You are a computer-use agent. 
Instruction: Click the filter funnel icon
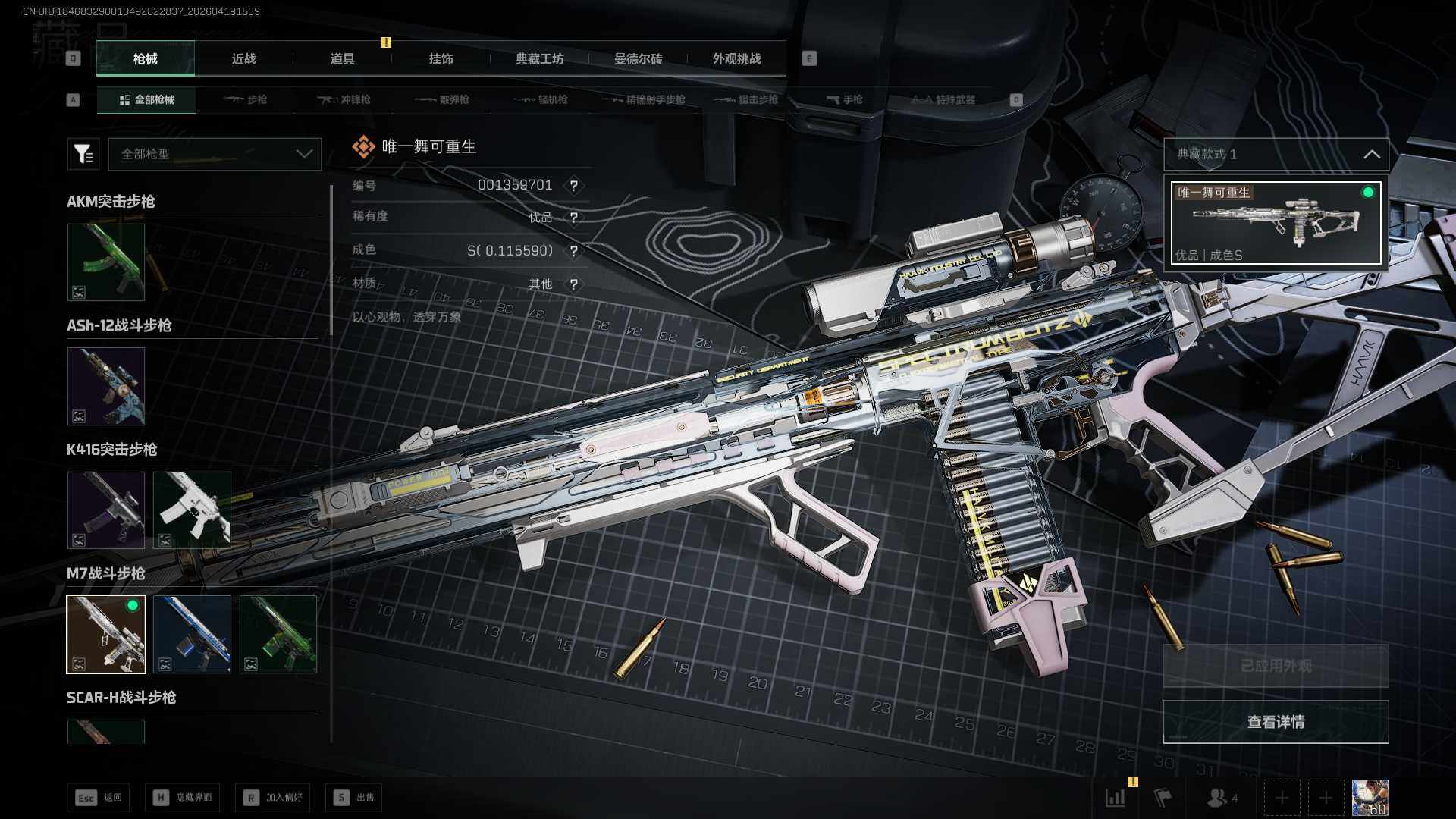(x=83, y=154)
